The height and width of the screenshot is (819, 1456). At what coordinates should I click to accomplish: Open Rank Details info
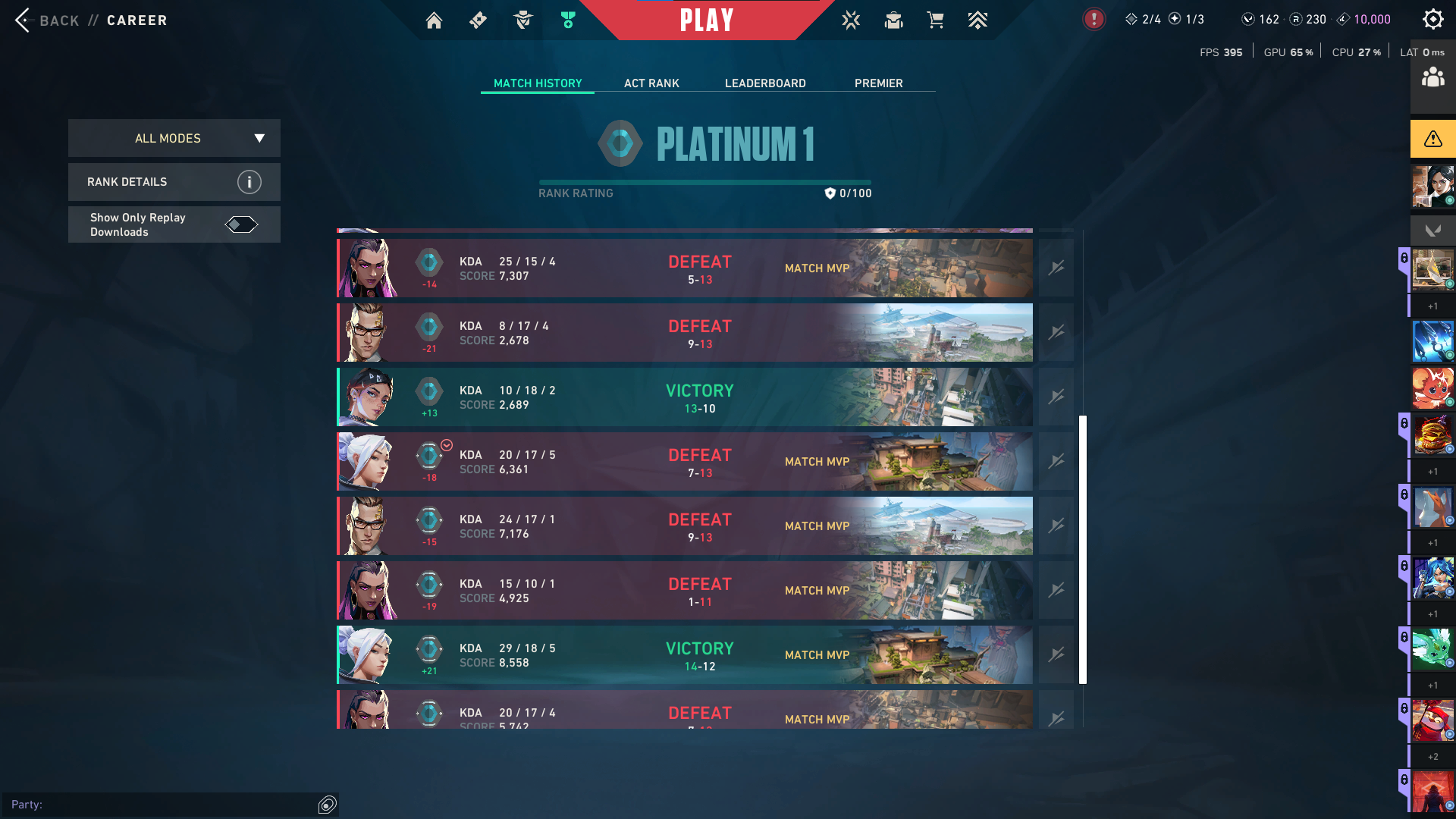click(x=249, y=182)
